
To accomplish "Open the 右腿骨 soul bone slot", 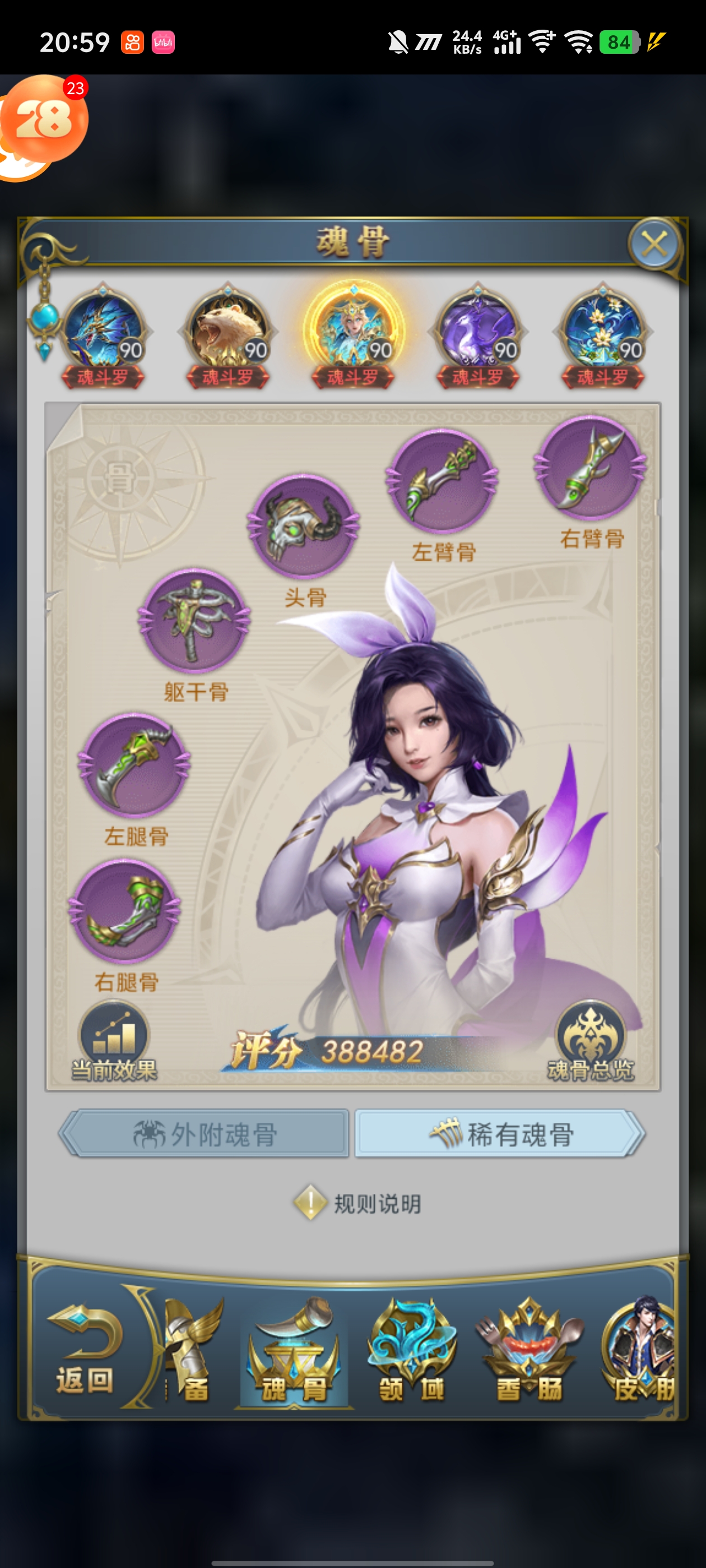I will click(x=125, y=910).
